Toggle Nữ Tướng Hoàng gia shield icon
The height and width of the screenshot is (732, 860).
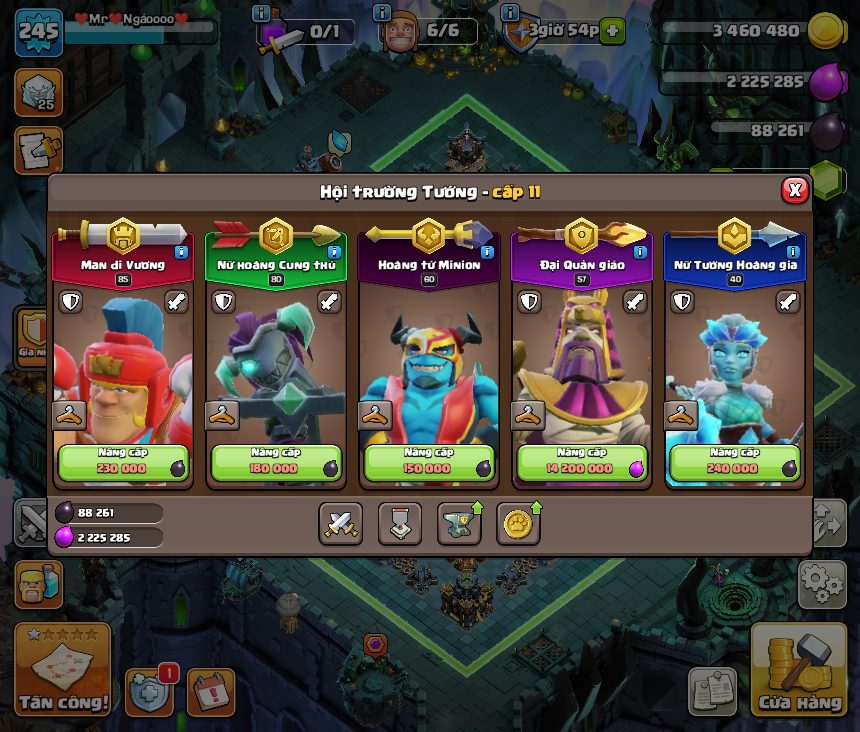click(x=682, y=301)
